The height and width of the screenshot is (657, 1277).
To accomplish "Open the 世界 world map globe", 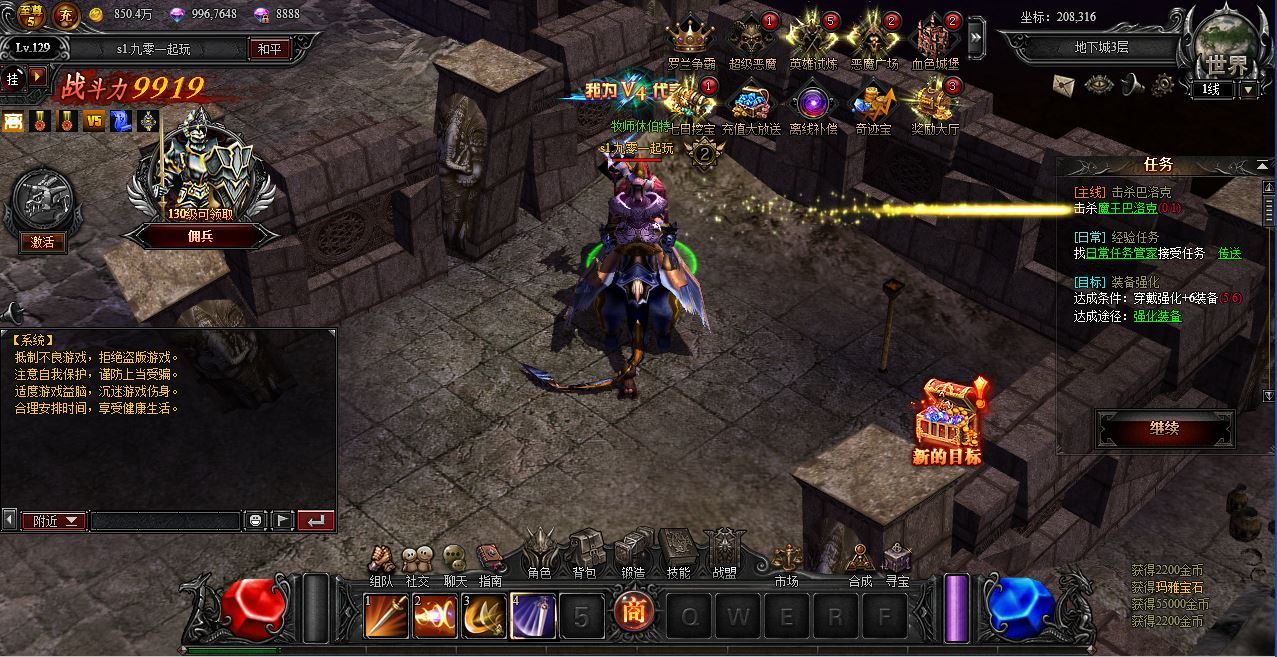I will (x=1226, y=45).
